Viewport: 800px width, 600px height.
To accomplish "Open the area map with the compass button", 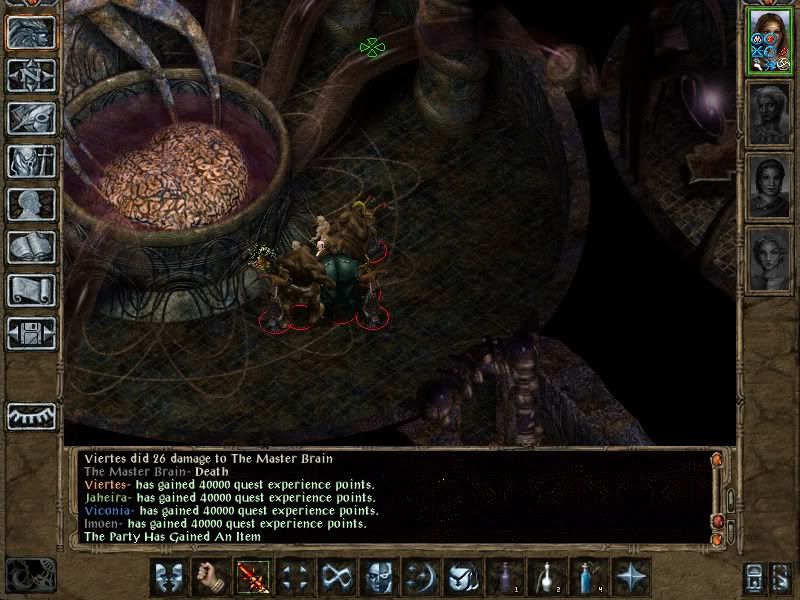I will point(31,75).
